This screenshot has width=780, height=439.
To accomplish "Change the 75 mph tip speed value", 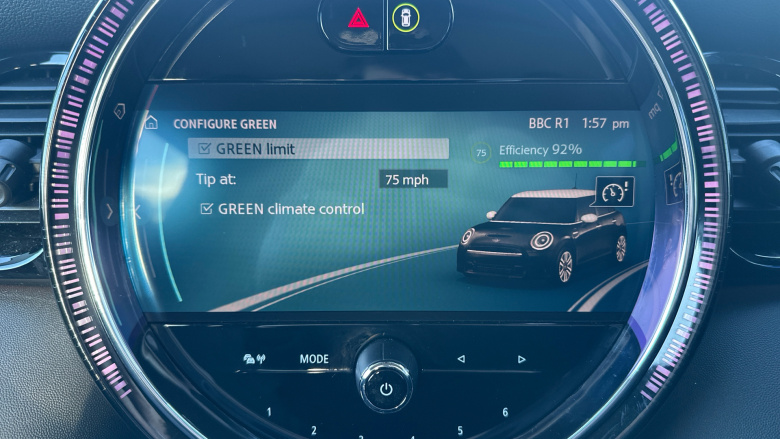I will [x=413, y=180].
